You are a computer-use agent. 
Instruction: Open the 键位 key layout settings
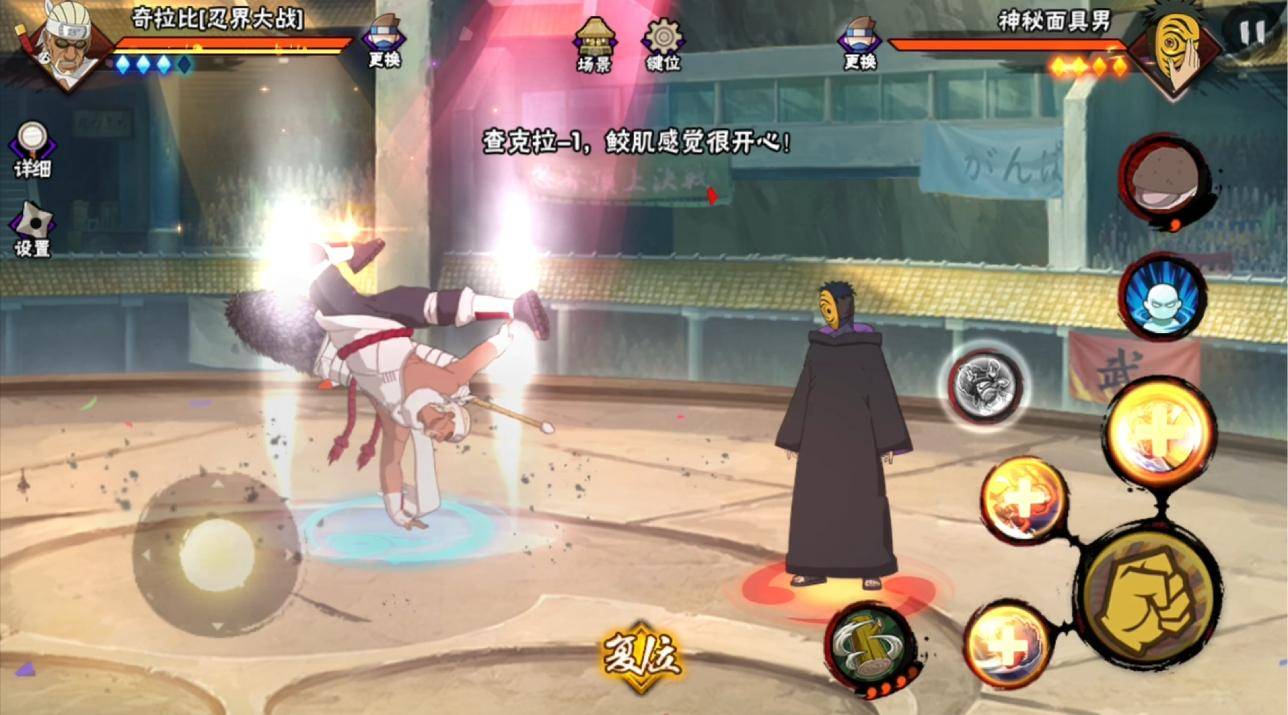point(663,43)
